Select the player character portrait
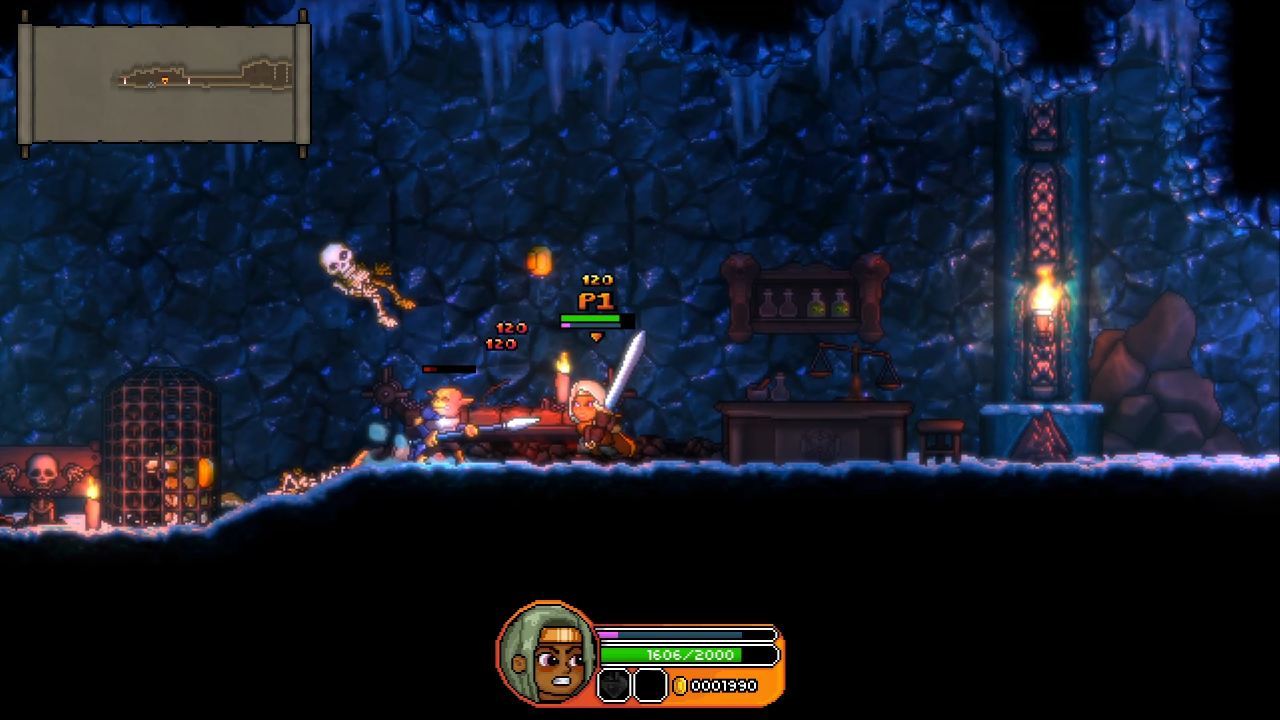 tap(547, 652)
